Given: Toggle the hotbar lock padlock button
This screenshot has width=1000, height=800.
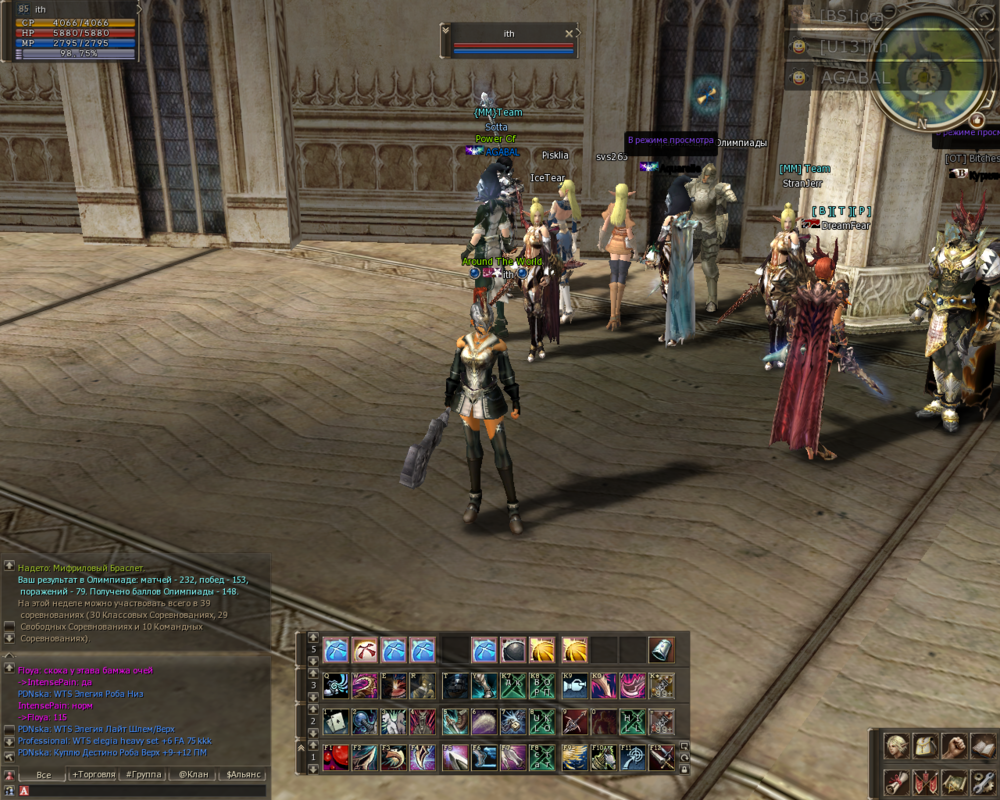Looking at the screenshot, I should tap(684, 768).
